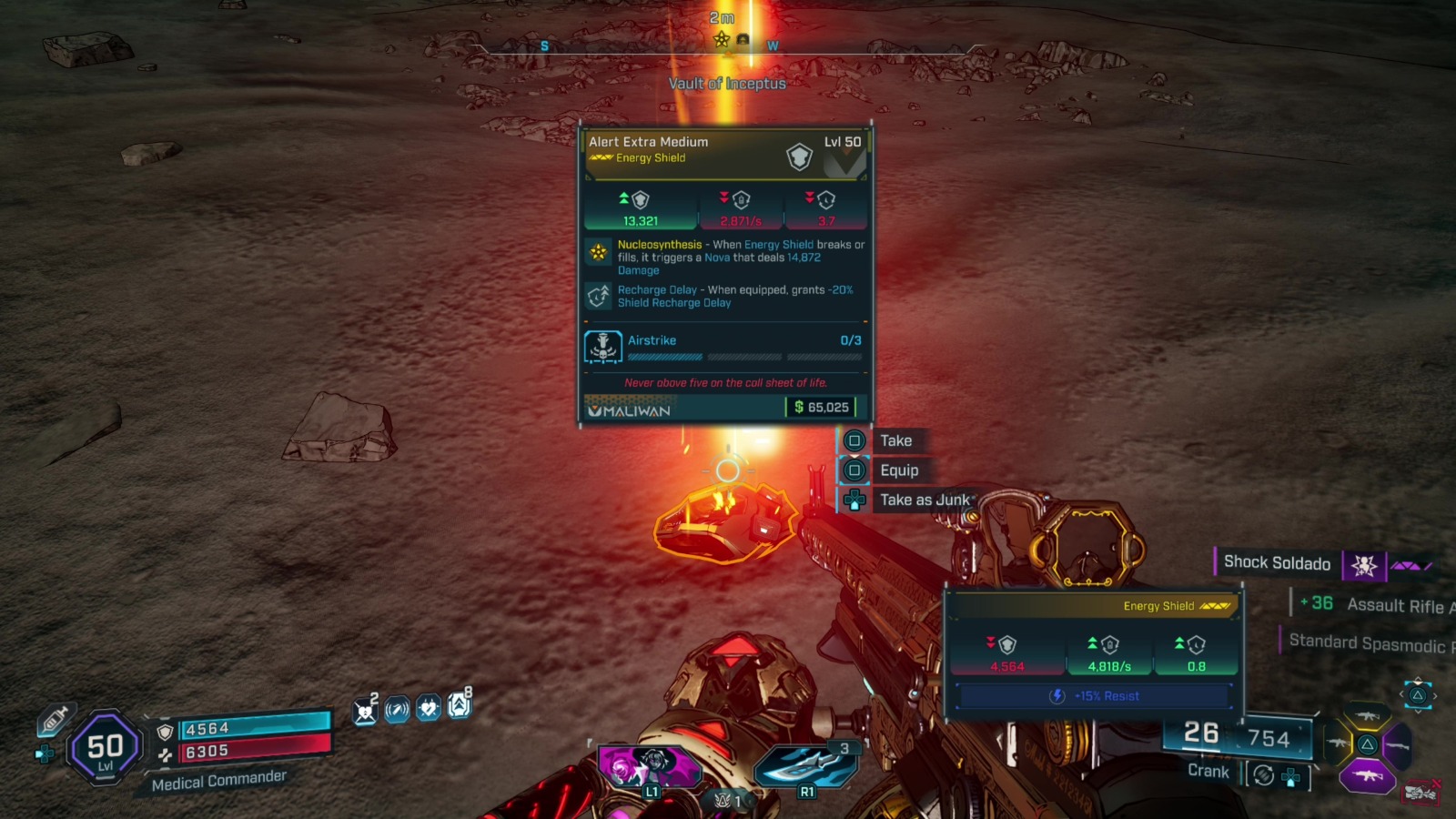Click the right chevron beside the triangle swap indicator
1456x819 pixels.
(x=1434, y=694)
